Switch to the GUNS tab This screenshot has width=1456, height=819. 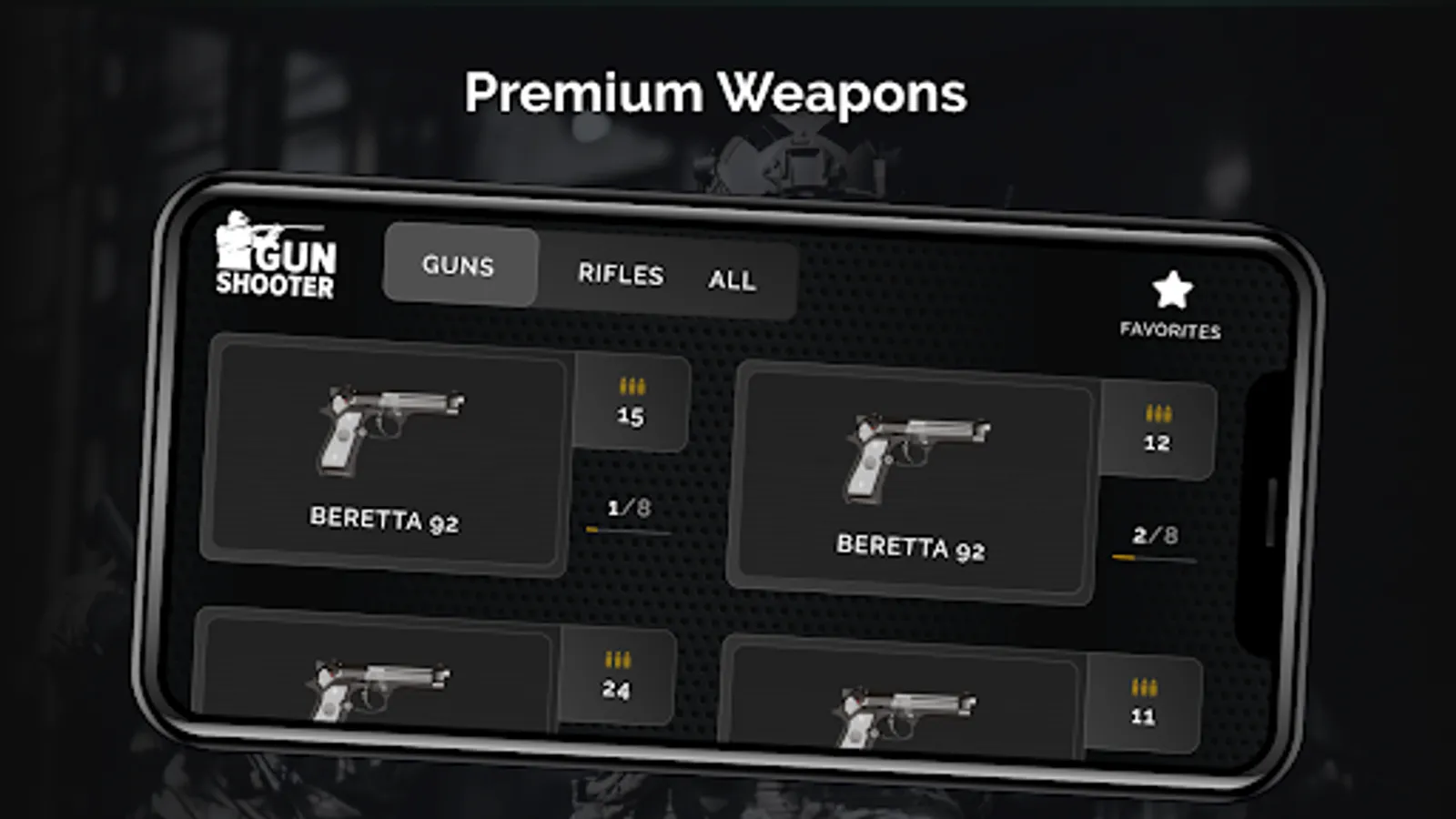tap(460, 265)
